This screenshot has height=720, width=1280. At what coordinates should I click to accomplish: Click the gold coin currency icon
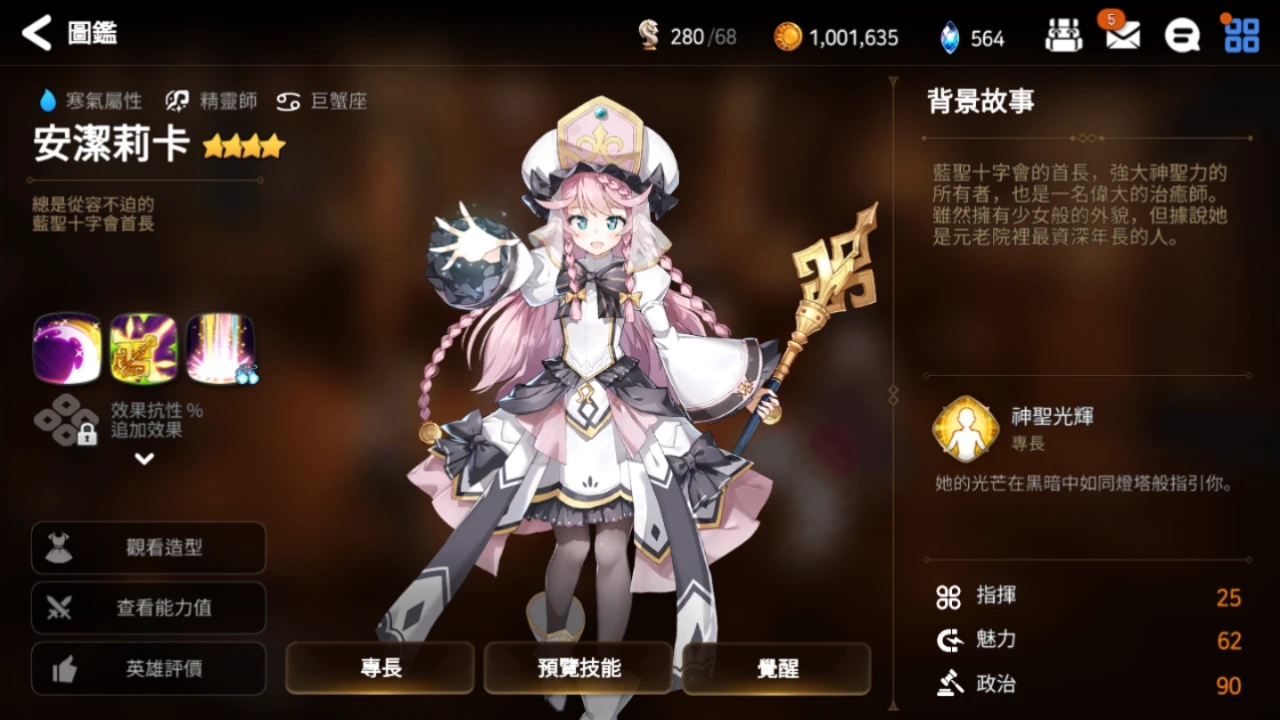point(787,35)
